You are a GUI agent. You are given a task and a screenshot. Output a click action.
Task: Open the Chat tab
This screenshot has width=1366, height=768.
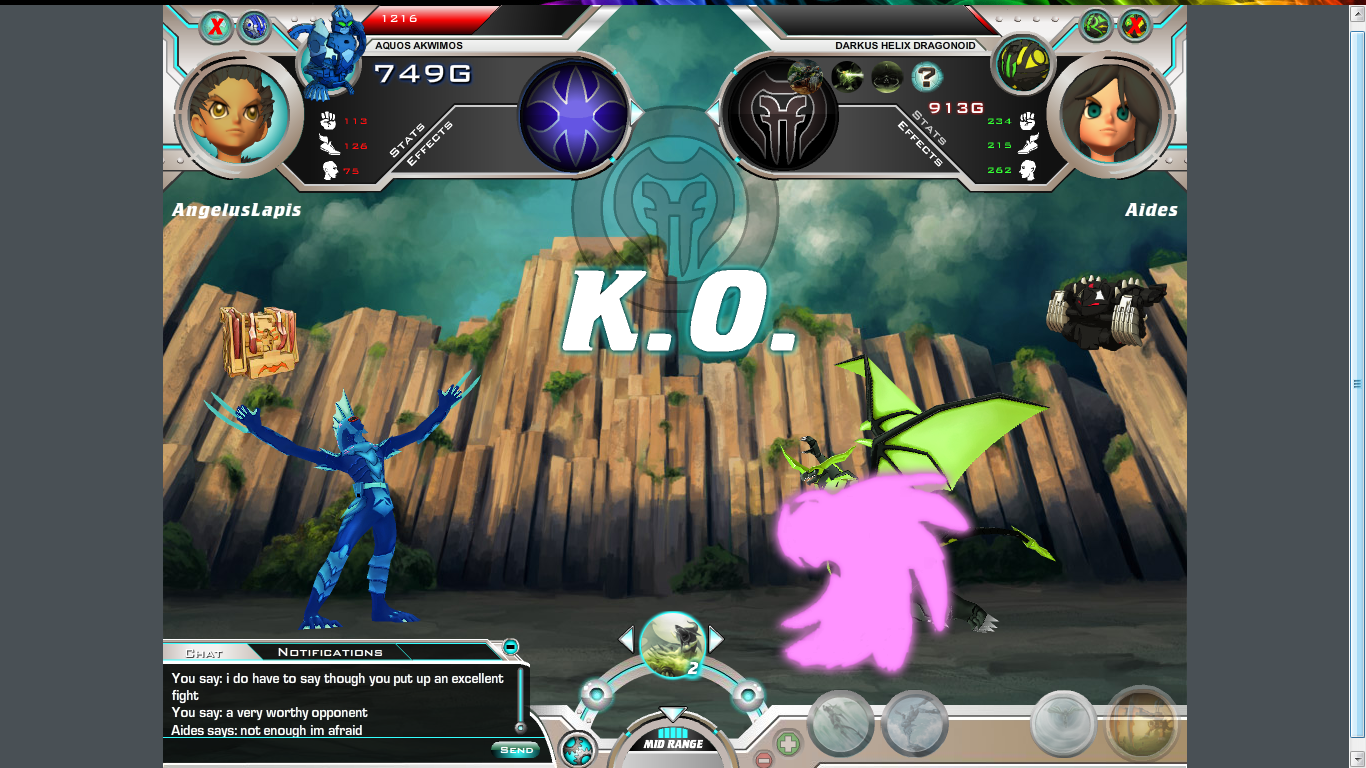click(x=204, y=652)
